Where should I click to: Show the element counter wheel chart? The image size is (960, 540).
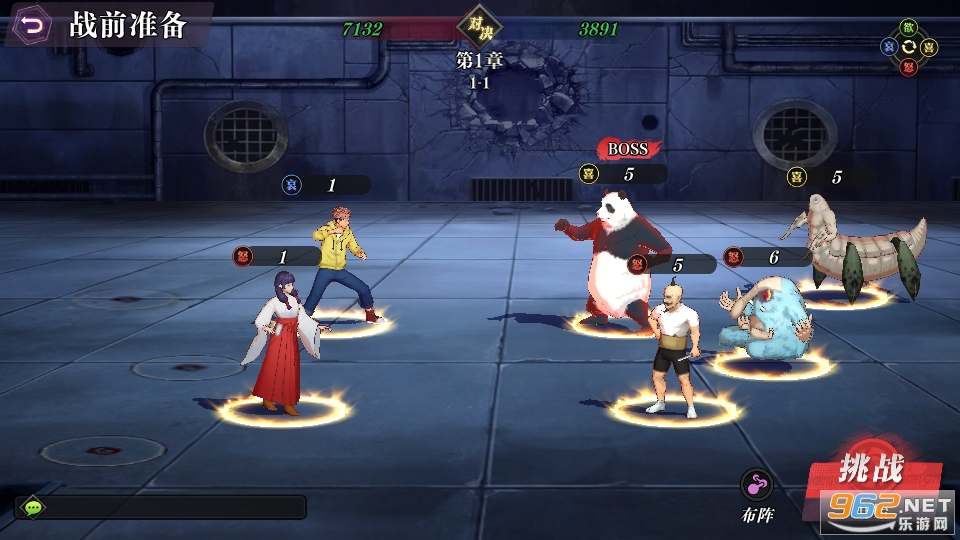908,47
